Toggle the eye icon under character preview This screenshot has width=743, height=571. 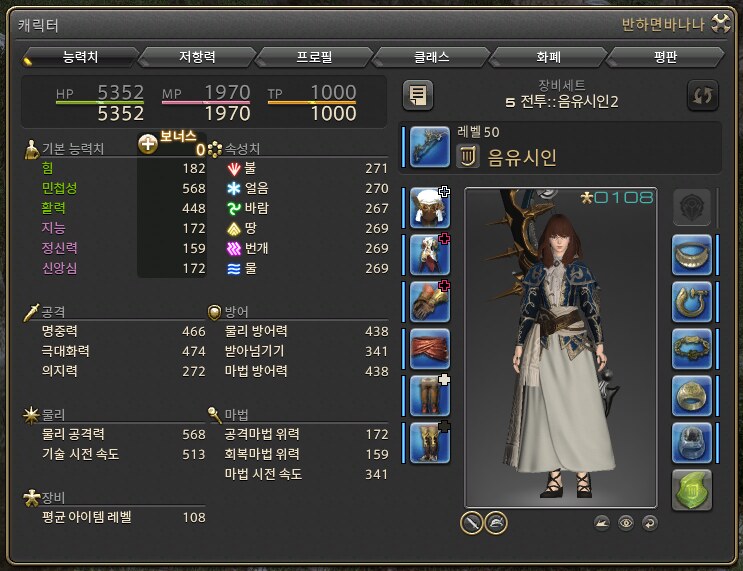625,522
